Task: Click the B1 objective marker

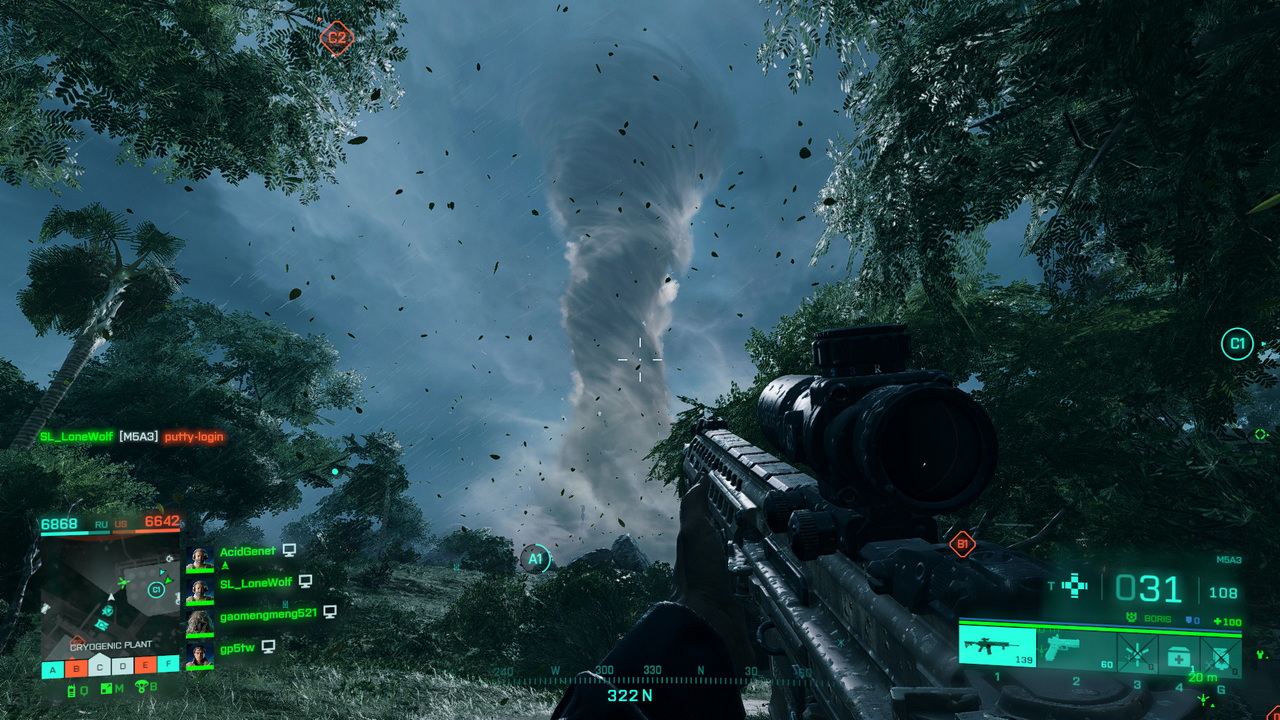Action: pos(962,545)
